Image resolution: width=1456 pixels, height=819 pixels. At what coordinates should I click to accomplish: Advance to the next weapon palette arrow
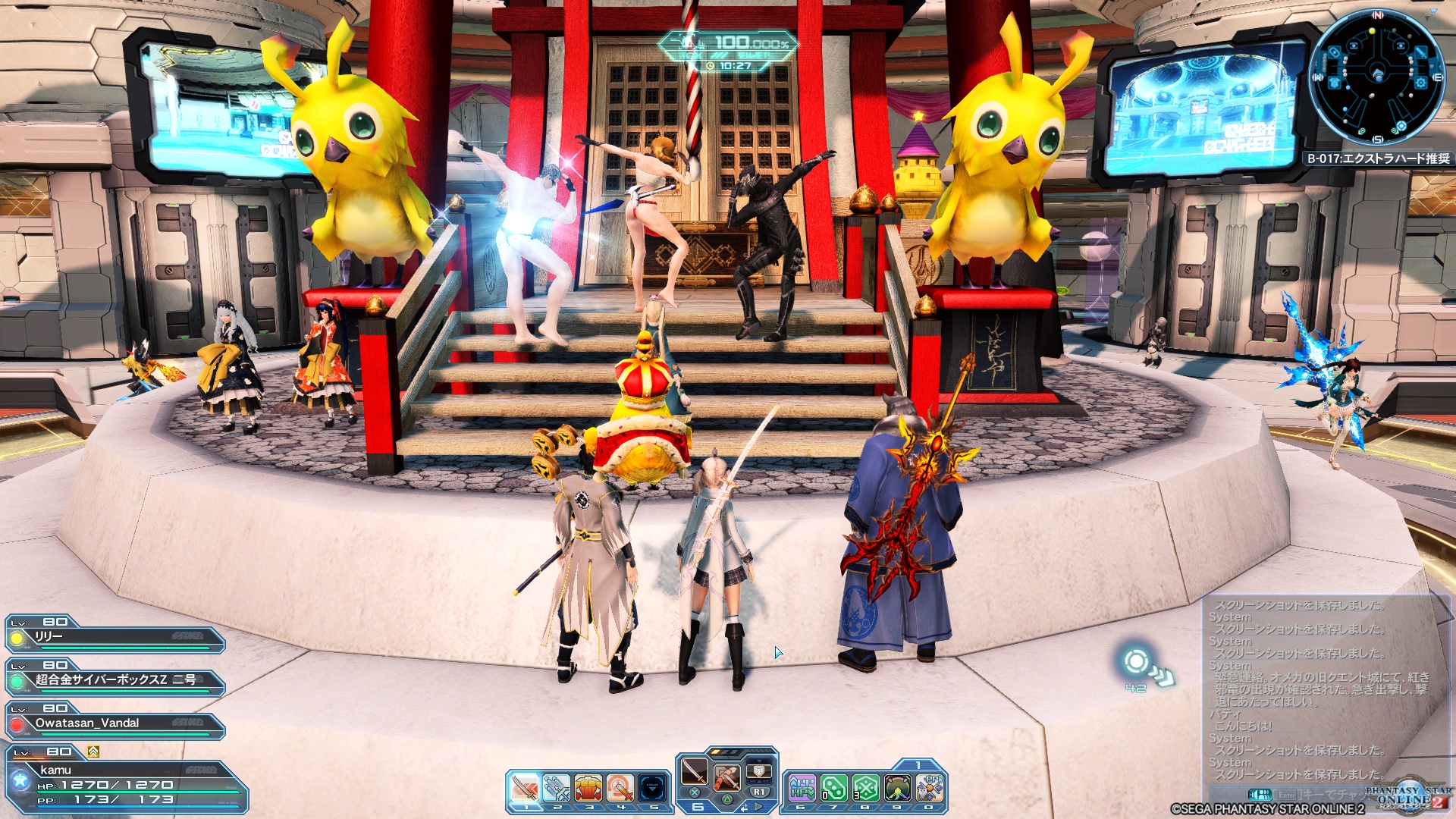[759, 807]
